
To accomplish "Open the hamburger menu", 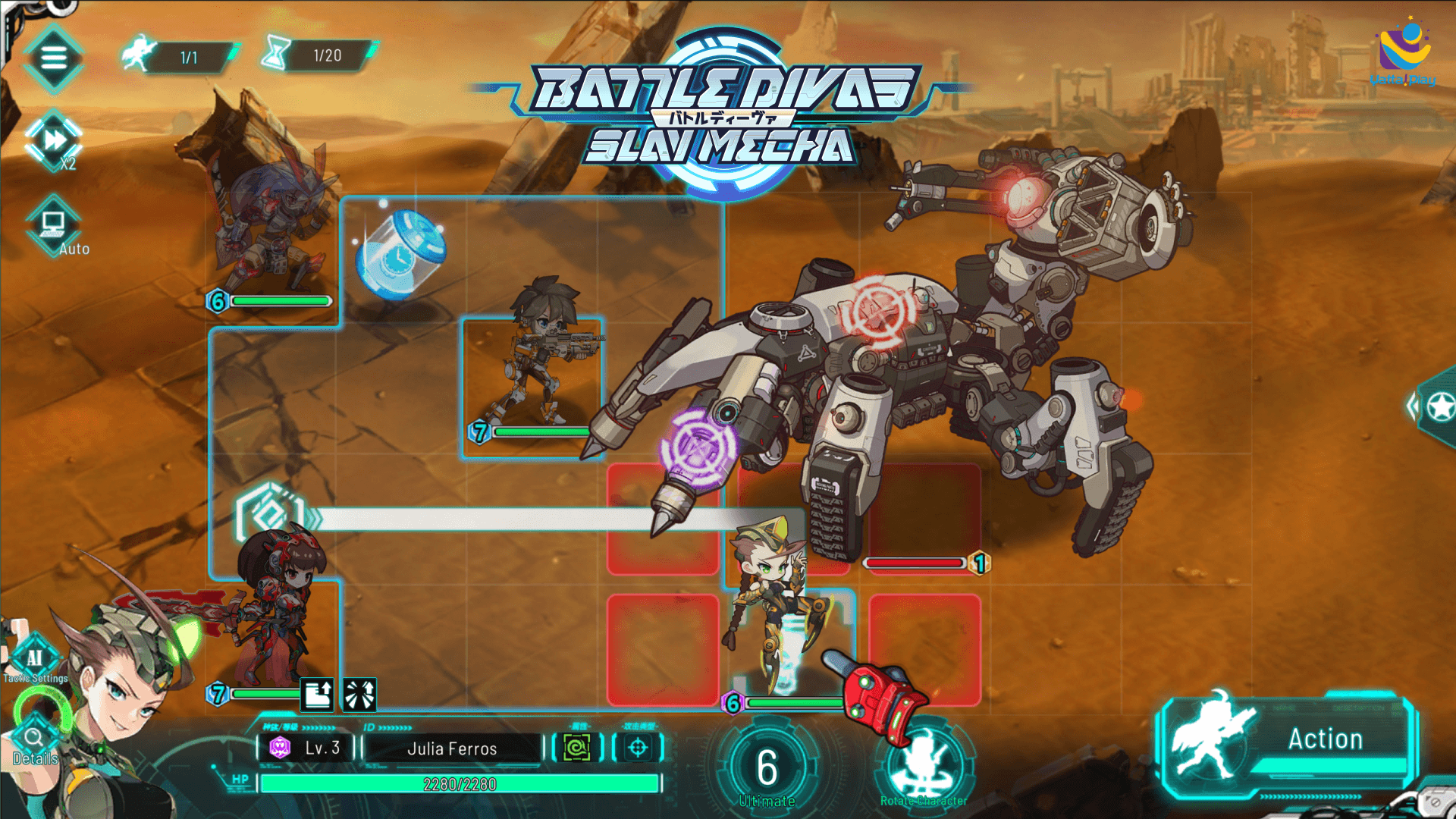I will 53,58.
